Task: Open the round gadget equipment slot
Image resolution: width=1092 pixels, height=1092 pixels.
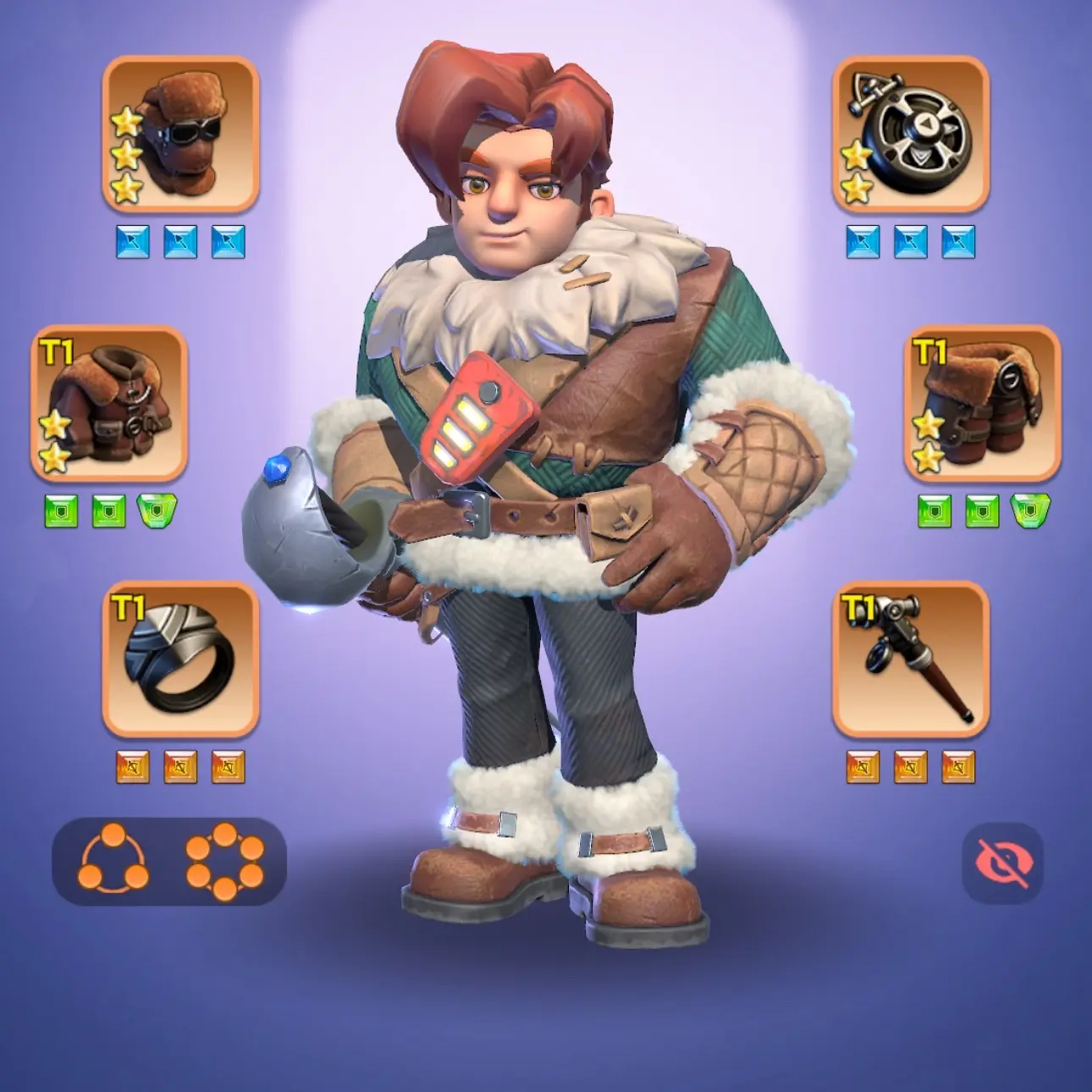Action: (x=910, y=134)
